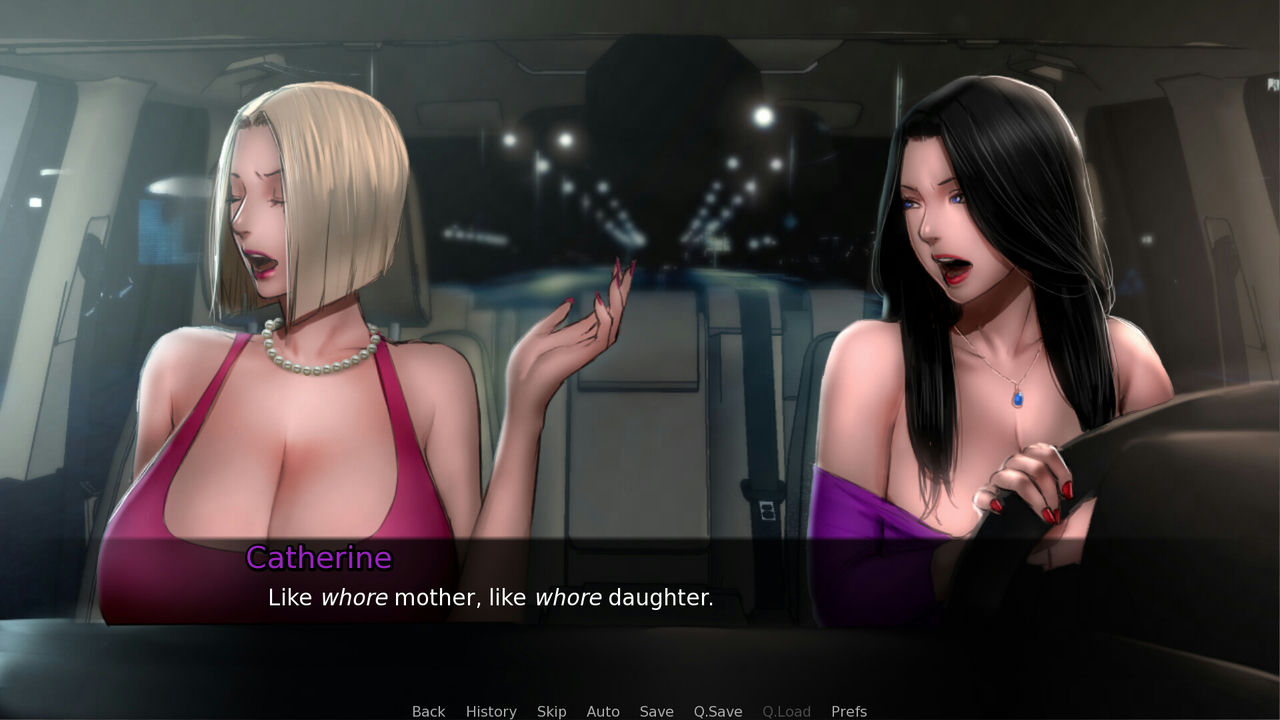Enable Auto-forward text mode
This screenshot has width=1280, height=720.
[x=603, y=711]
